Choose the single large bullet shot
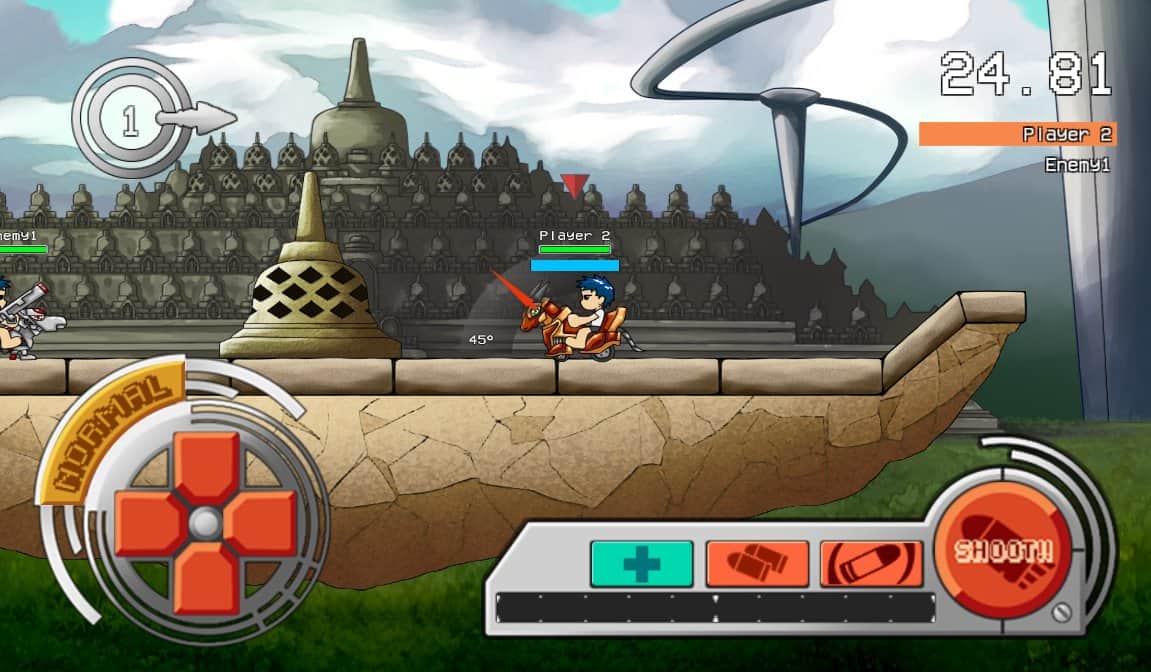1151x672 pixels. click(x=871, y=564)
